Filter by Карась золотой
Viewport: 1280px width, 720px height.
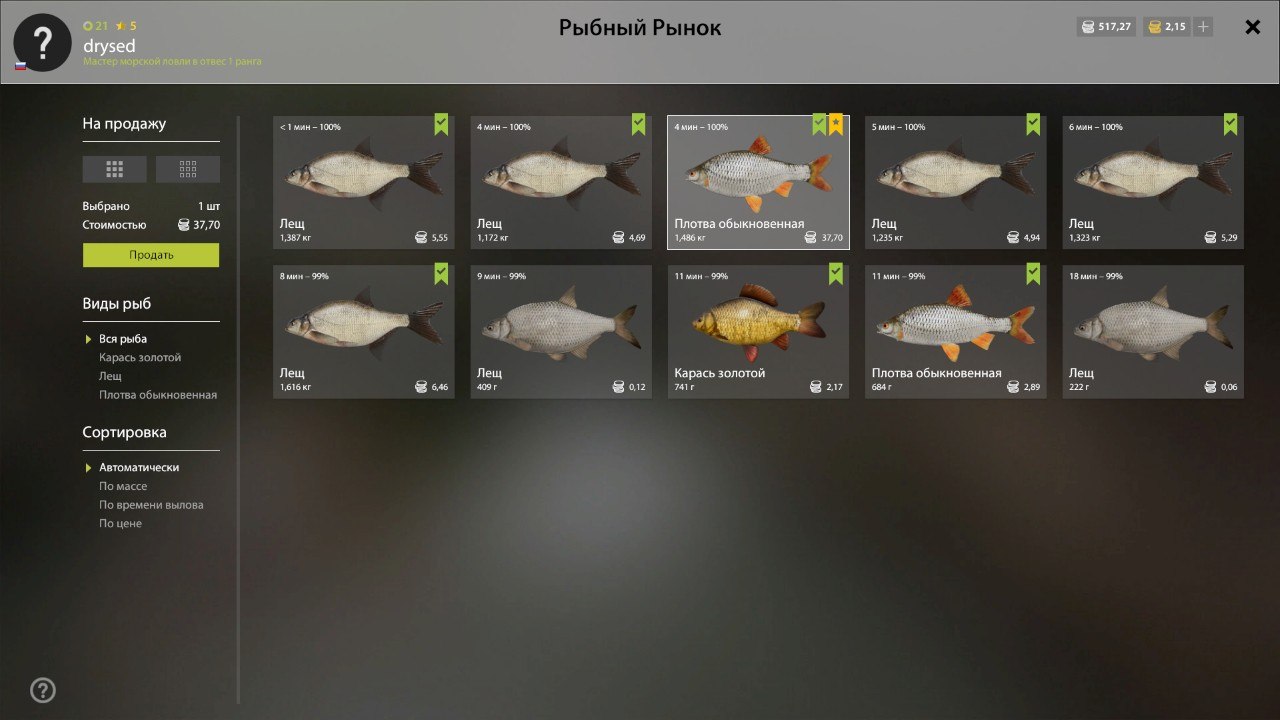click(x=140, y=357)
